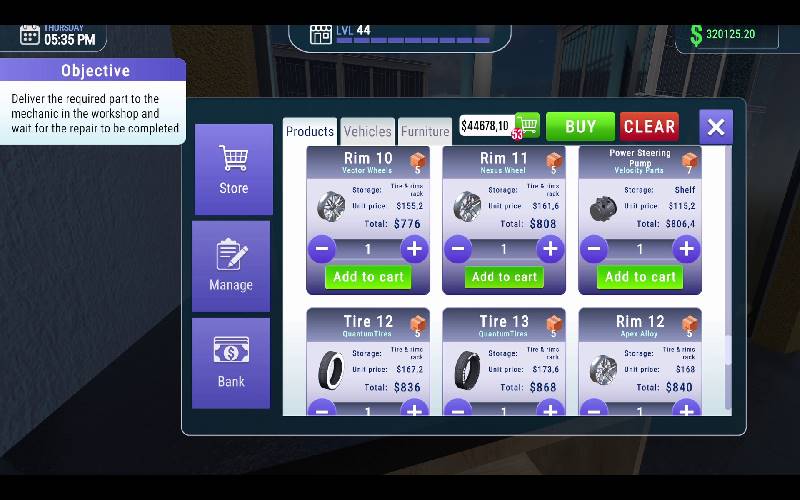
Task: Decrease Rim 10 quantity
Action: click(322, 249)
